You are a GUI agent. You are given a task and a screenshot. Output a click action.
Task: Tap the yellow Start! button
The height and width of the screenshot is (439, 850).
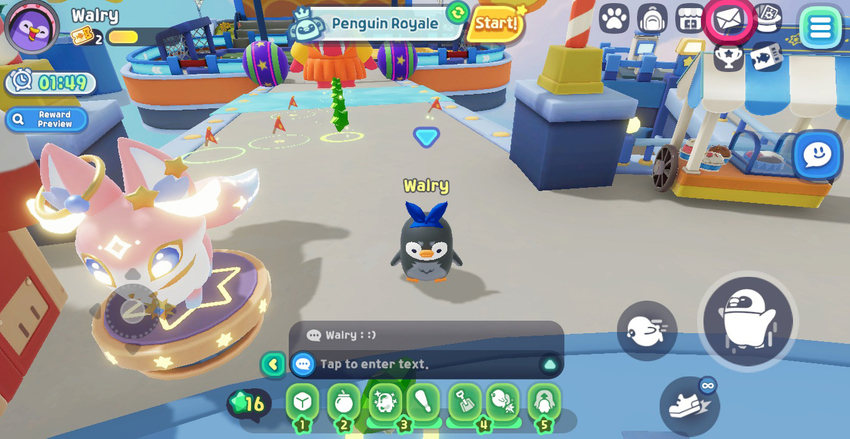point(495,22)
